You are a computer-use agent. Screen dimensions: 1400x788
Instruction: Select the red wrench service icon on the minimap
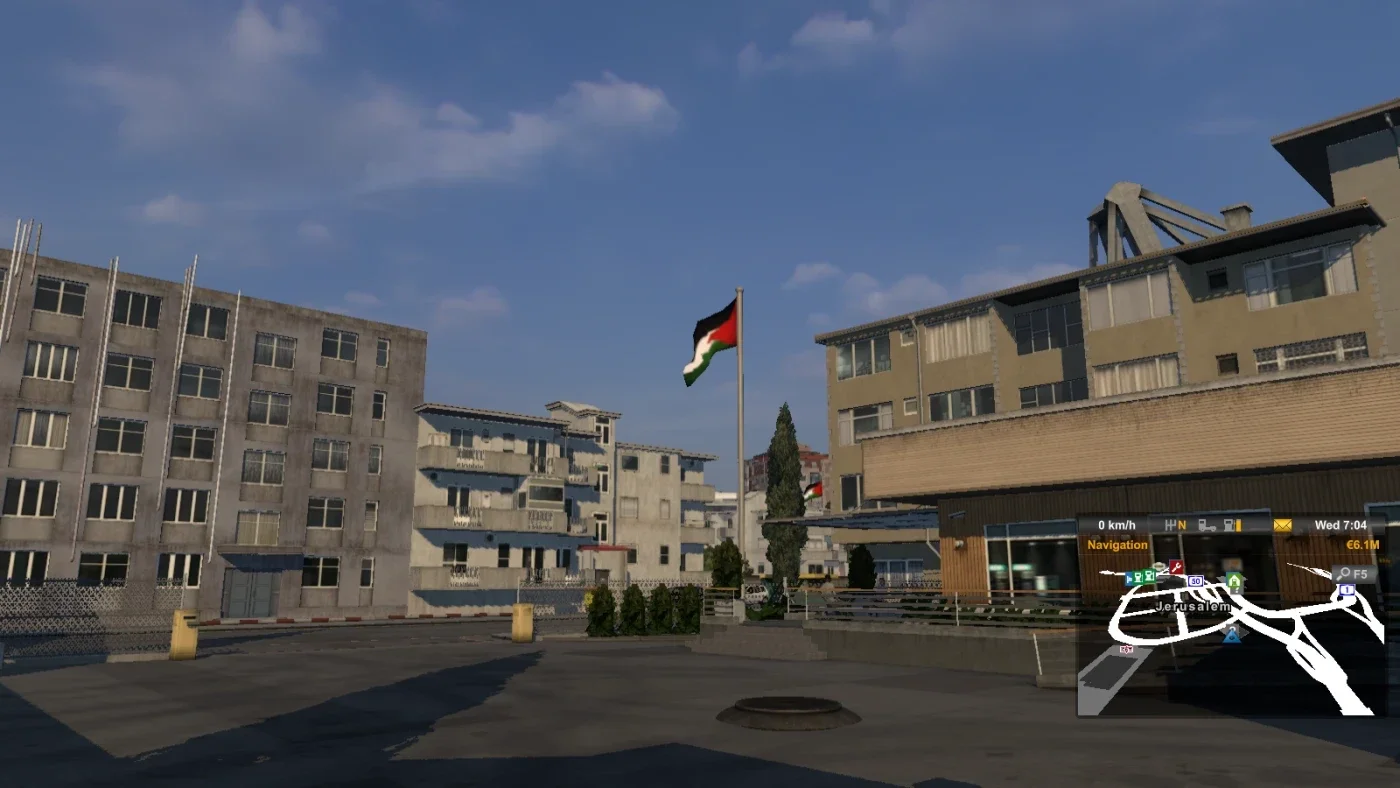pyautogui.click(x=1175, y=565)
